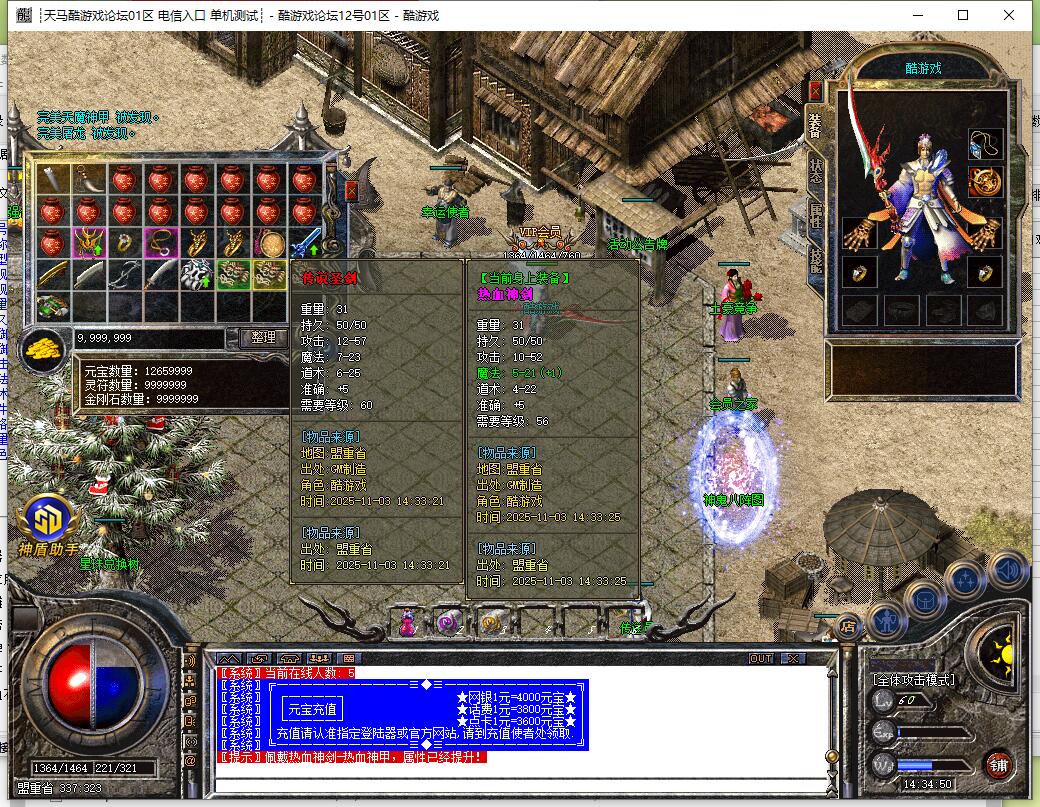
Task: Select the blue sword in the bag
Action: point(304,243)
